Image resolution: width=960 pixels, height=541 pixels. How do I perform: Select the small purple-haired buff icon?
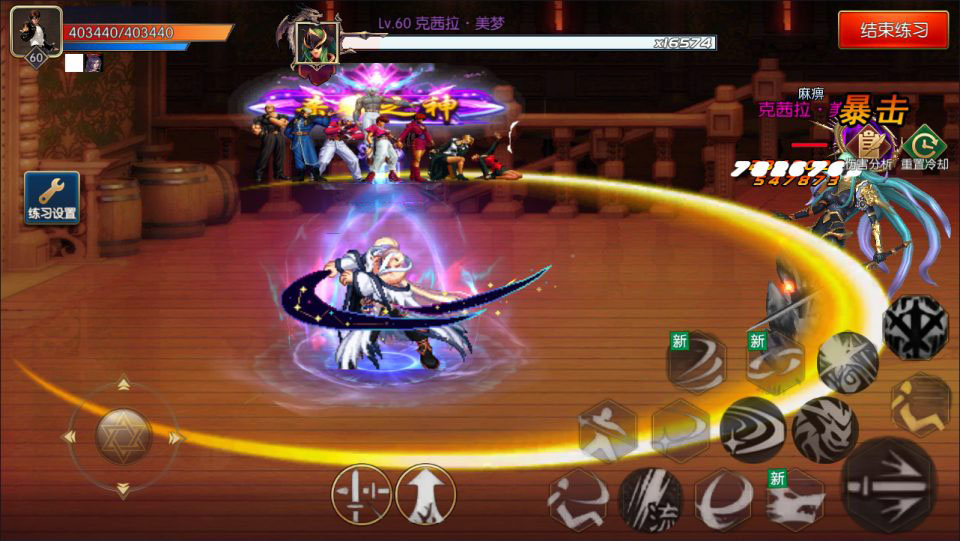pos(93,63)
